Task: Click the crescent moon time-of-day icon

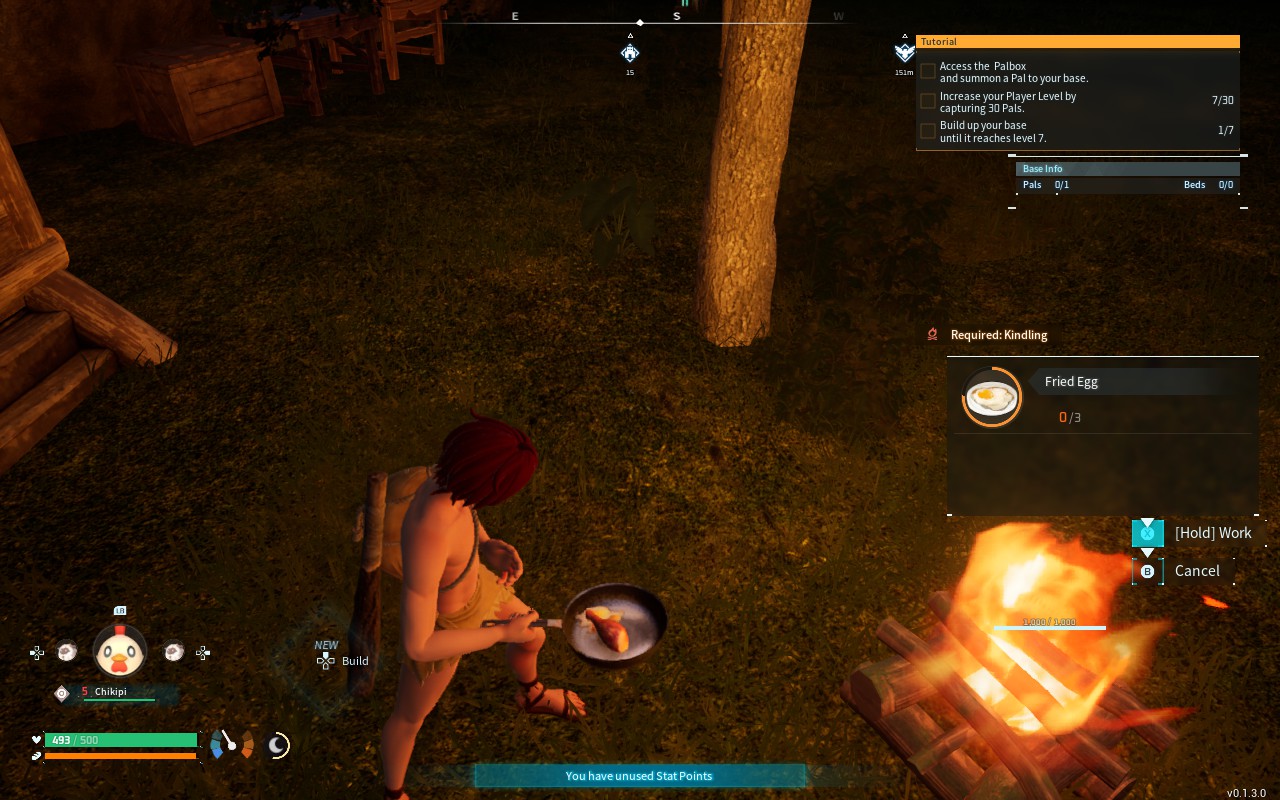Action: tap(279, 744)
